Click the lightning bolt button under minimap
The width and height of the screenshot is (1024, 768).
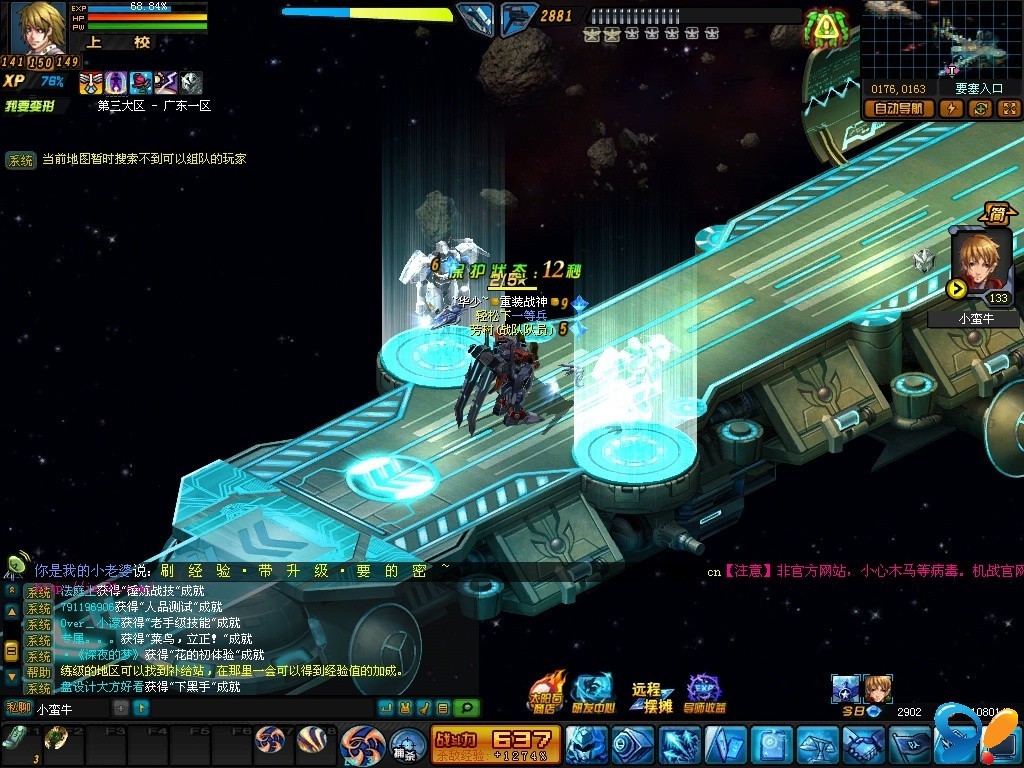tap(952, 109)
